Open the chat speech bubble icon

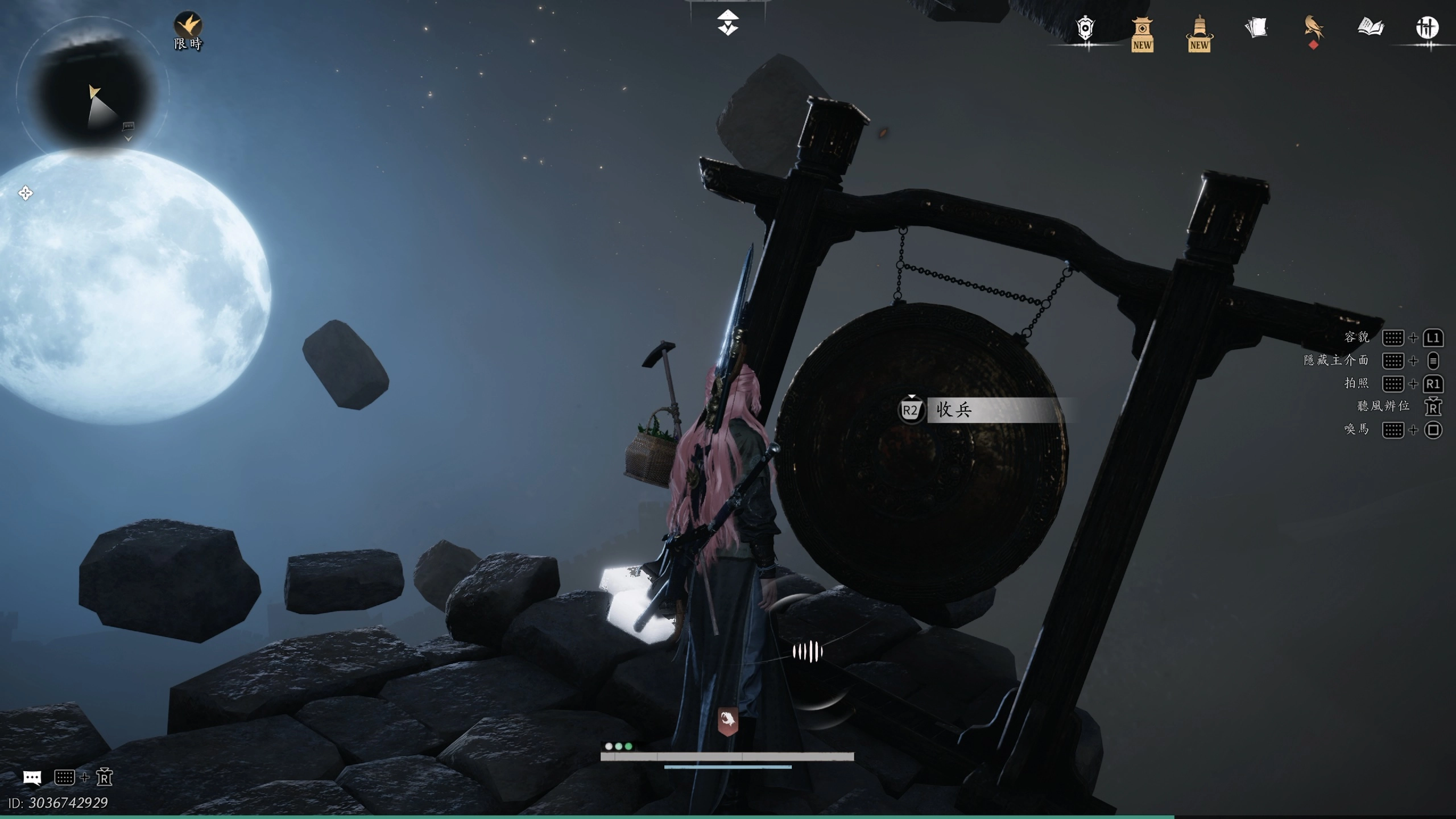(x=32, y=777)
